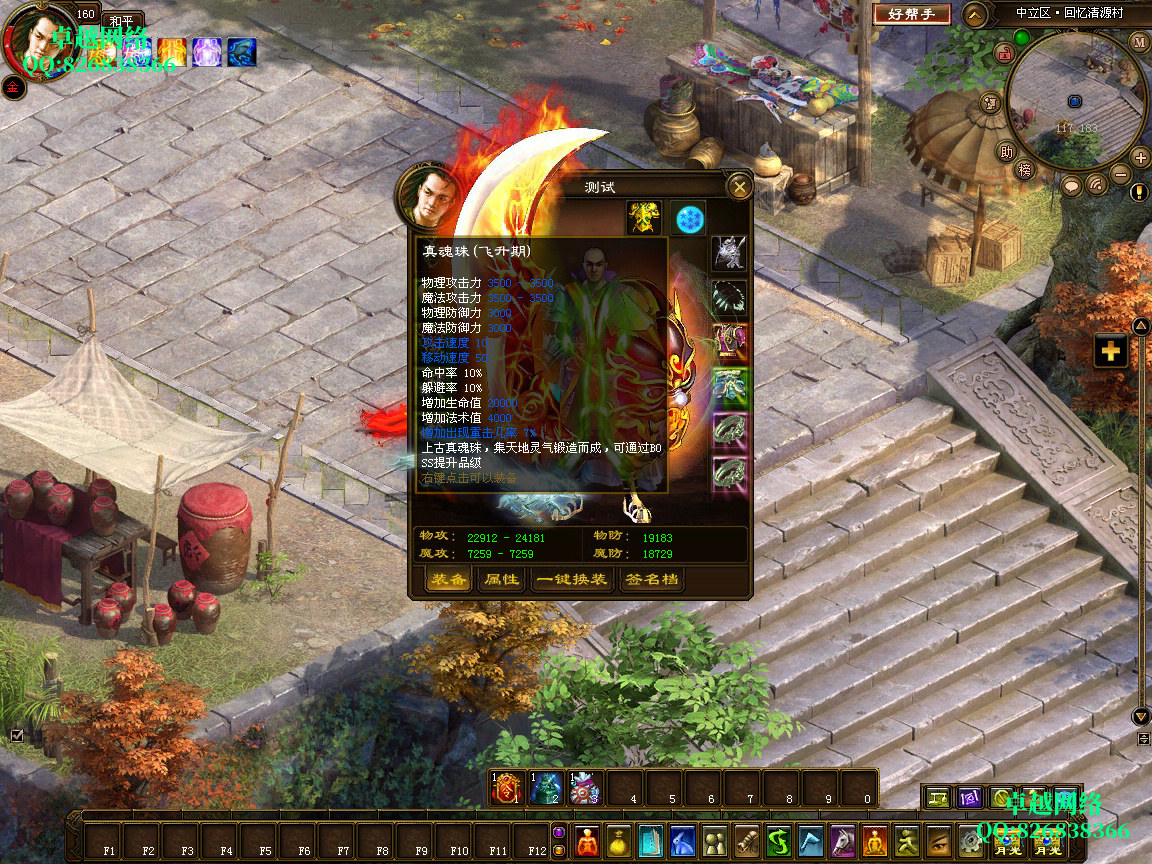Click the 一键换装 quick outfit change tab
This screenshot has width=1152, height=864.
click(571, 580)
